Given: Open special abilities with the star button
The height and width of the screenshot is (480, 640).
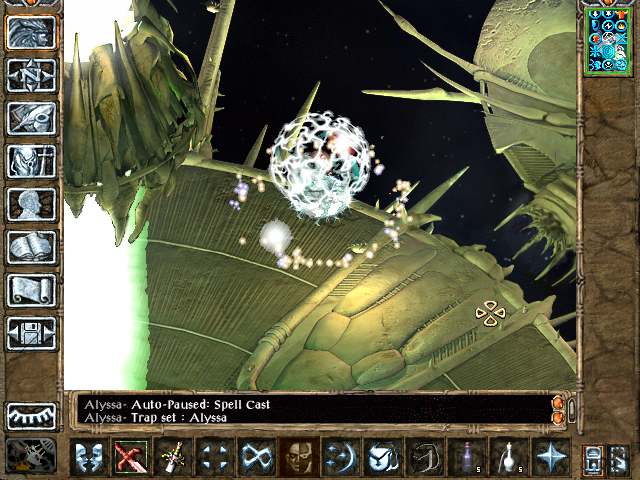Looking at the screenshot, I should coord(551,457).
